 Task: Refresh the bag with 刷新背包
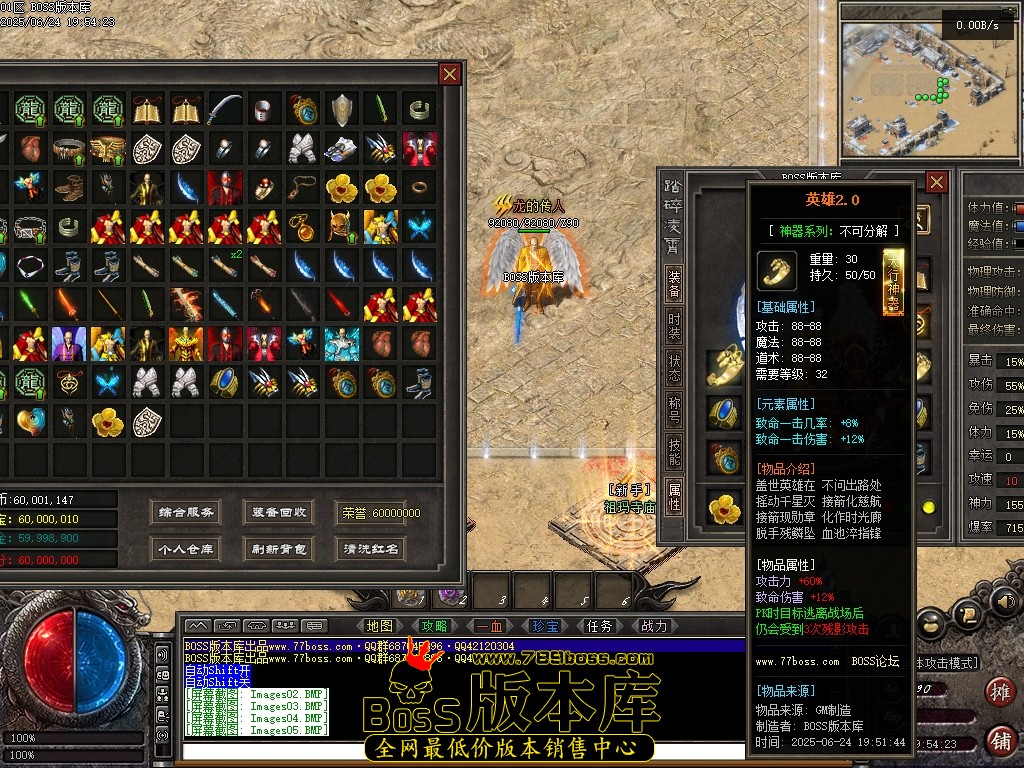pyautogui.click(x=279, y=549)
